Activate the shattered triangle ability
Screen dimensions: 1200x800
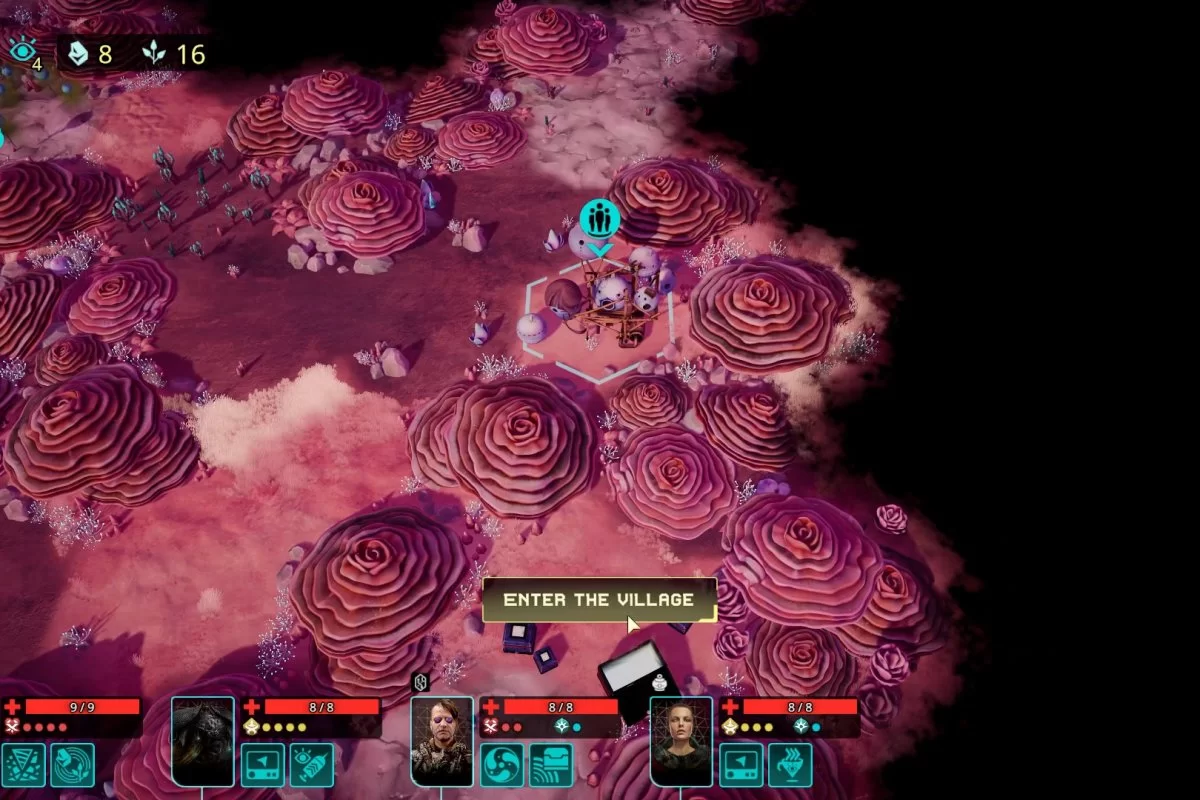tap(24, 764)
